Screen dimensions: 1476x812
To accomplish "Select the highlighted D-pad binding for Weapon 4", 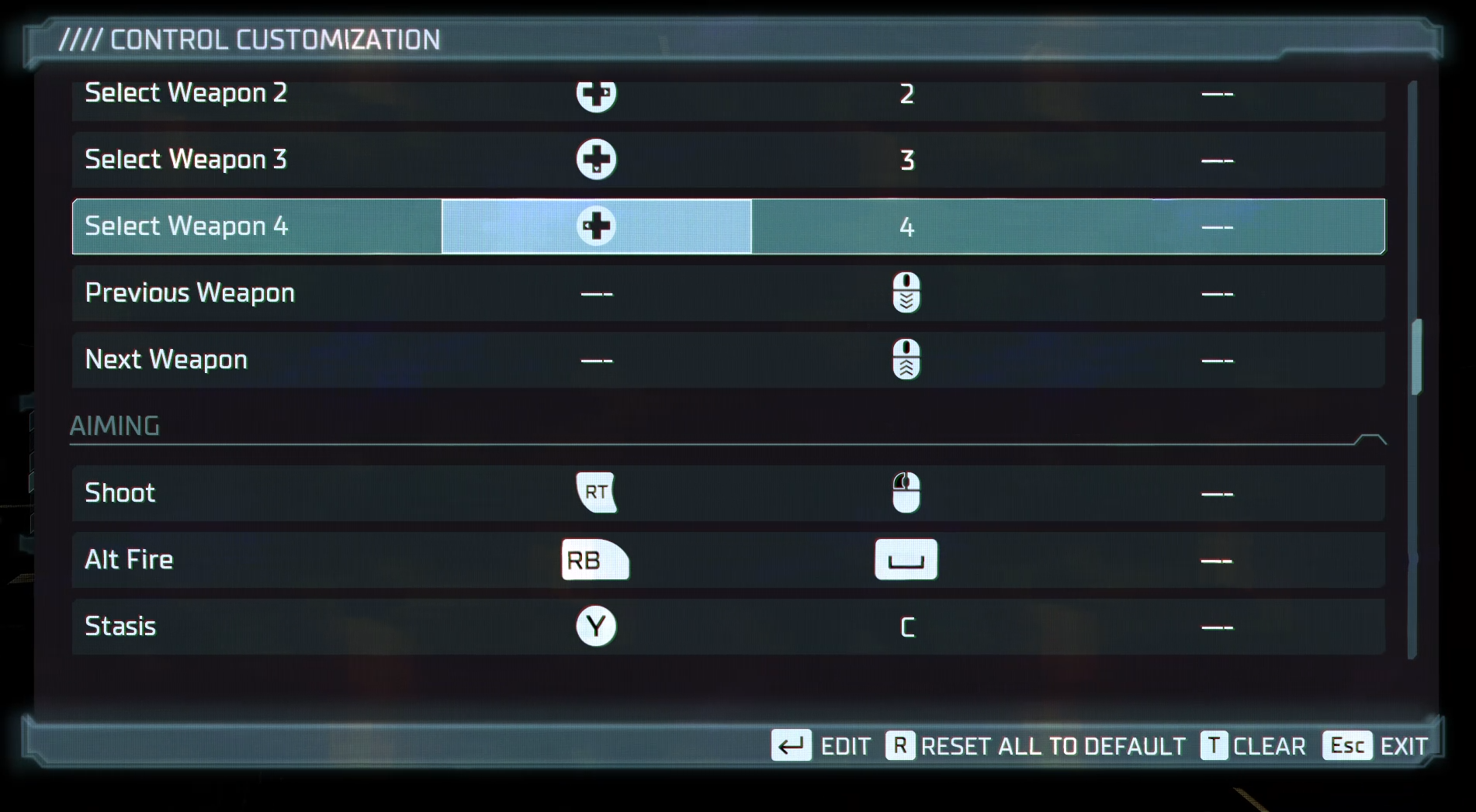I will [595, 226].
